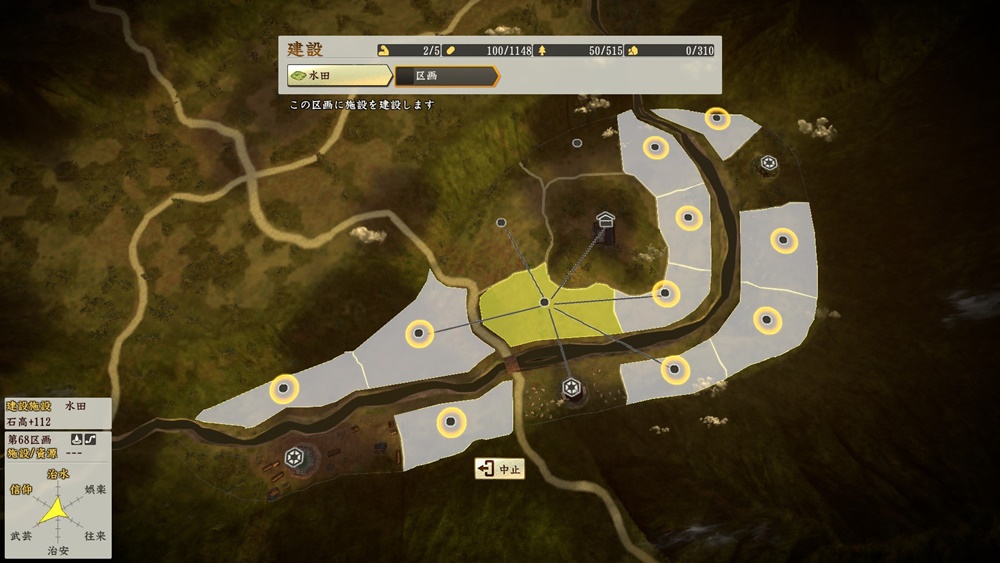1000x563 pixels.
Task: Select the 区画 step in the build bar
Action: pyautogui.click(x=446, y=76)
